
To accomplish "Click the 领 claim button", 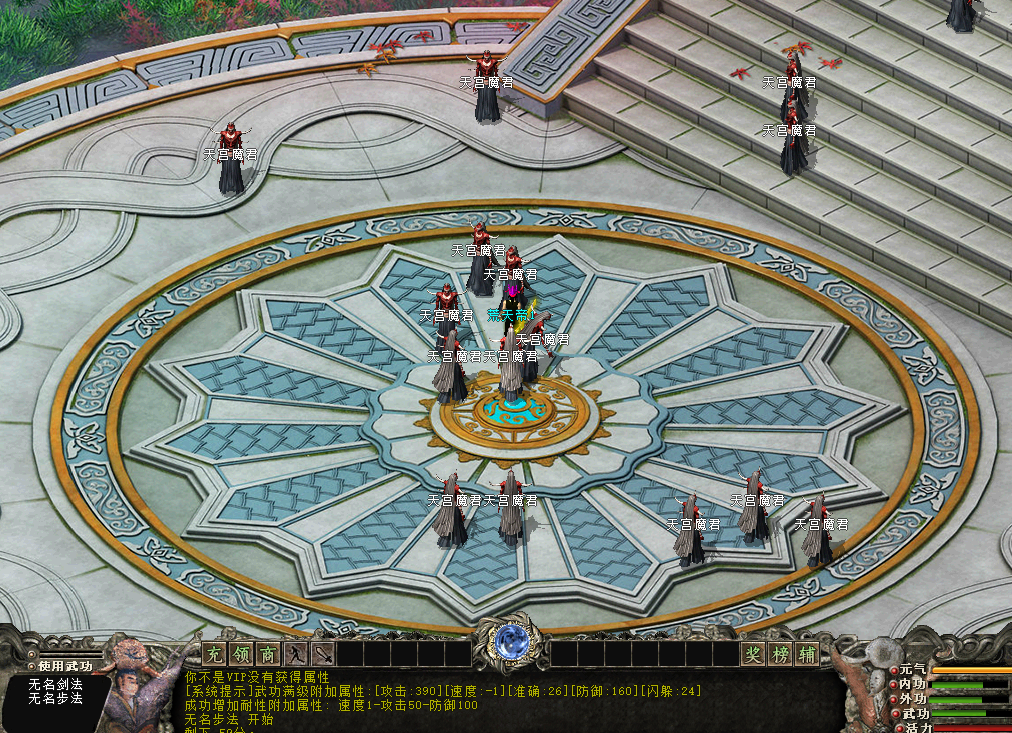I will tap(241, 655).
